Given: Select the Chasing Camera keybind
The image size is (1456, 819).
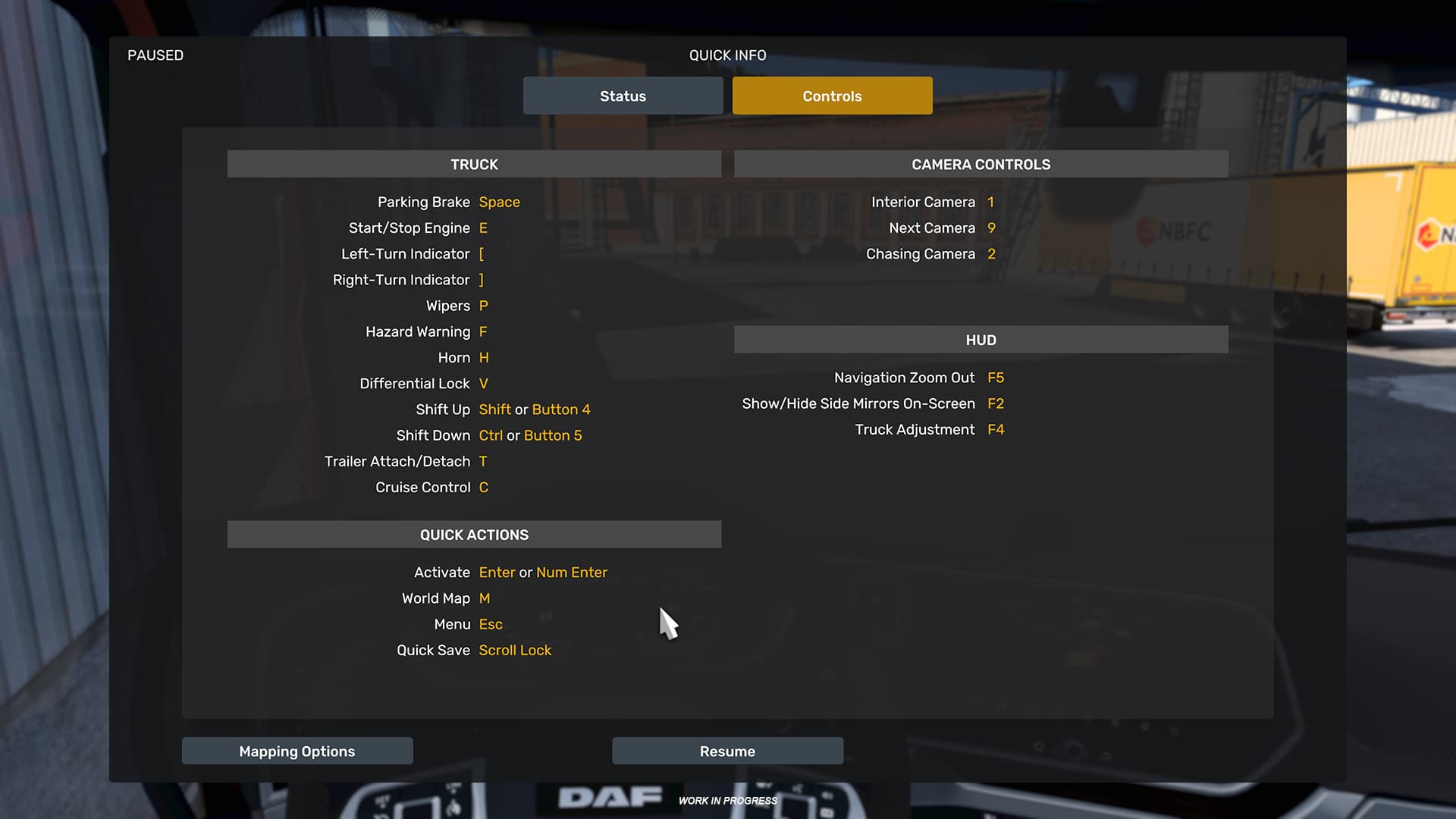Looking at the screenshot, I should [x=992, y=253].
